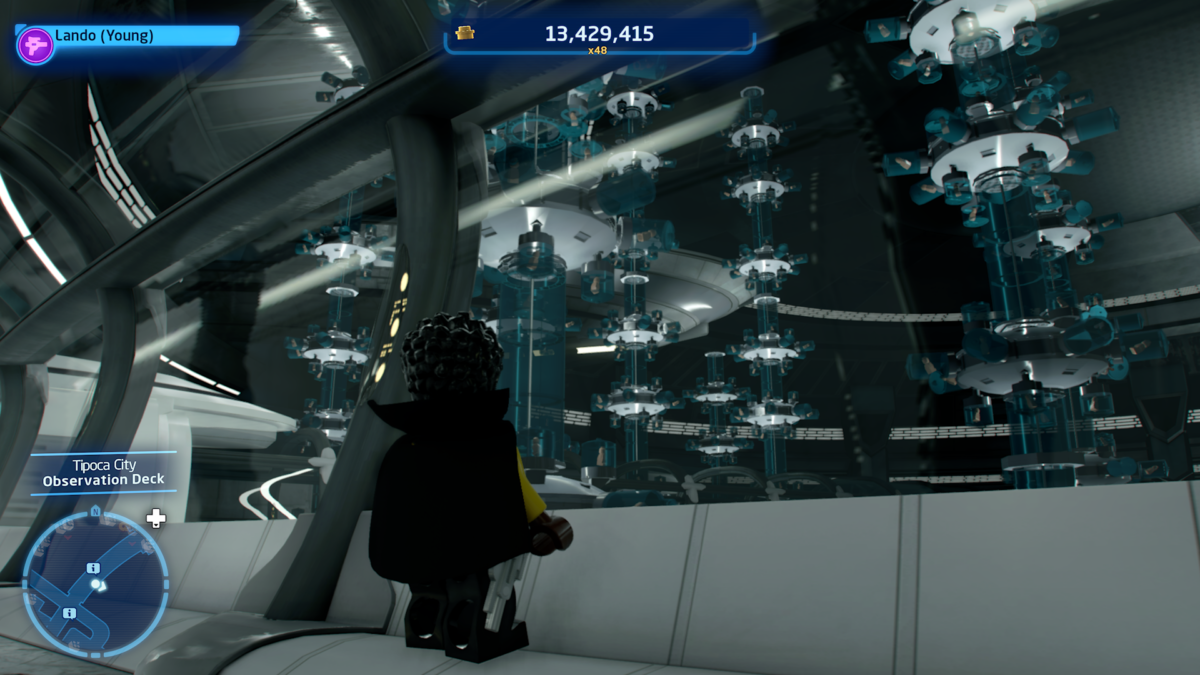Image resolution: width=1200 pixels, height=675 pixels.
Task: Open the circular minimap
Action: (x=94, y=583)
